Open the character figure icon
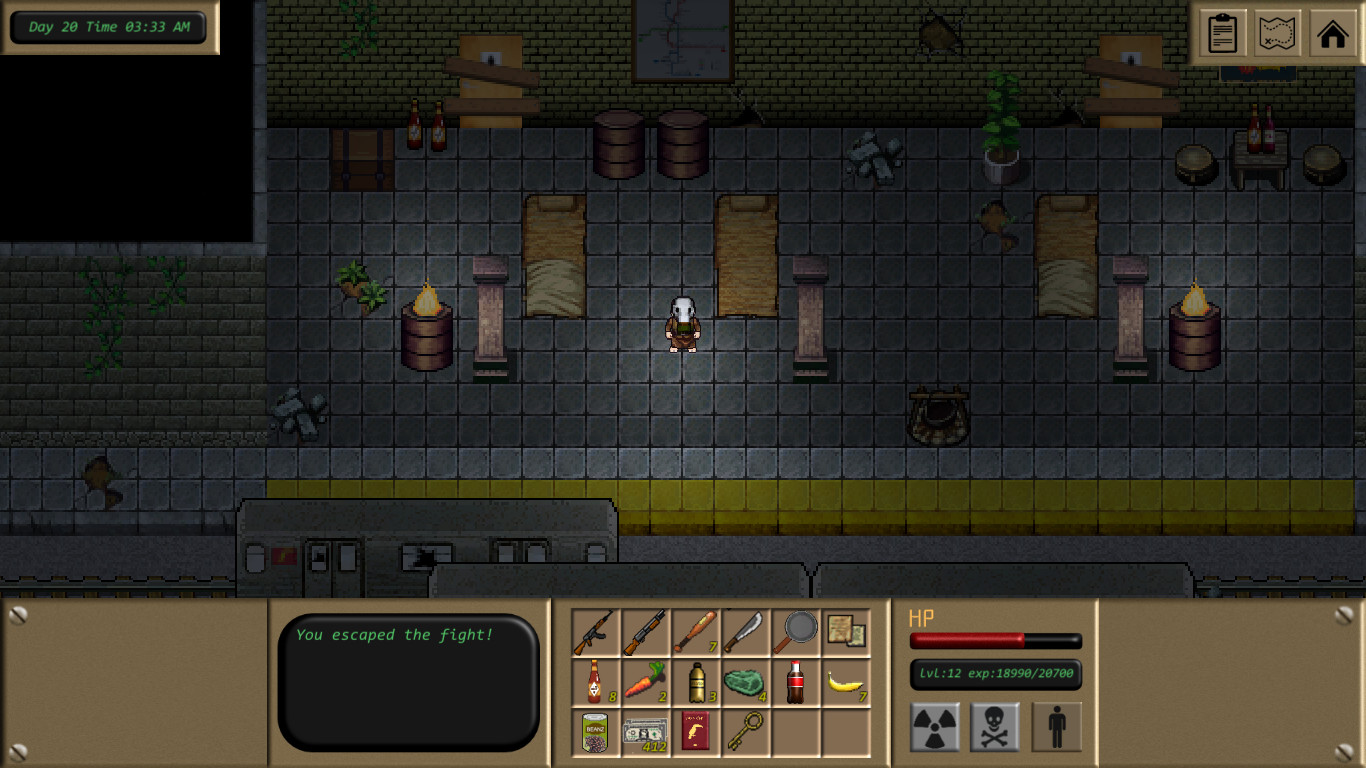 pos(1056,725)
